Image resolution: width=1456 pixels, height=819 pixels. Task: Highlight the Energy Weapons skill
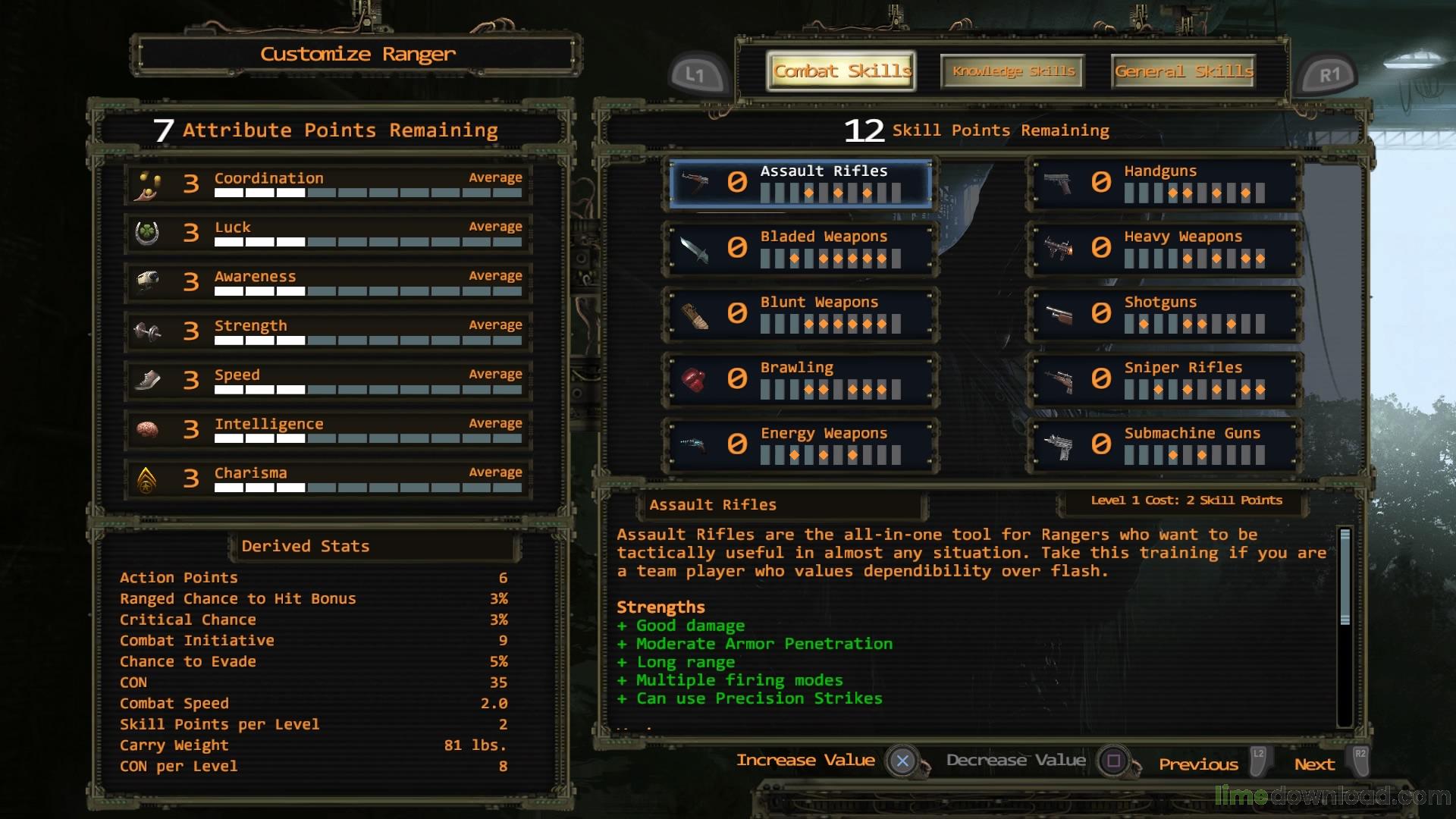tap(800, 444)
